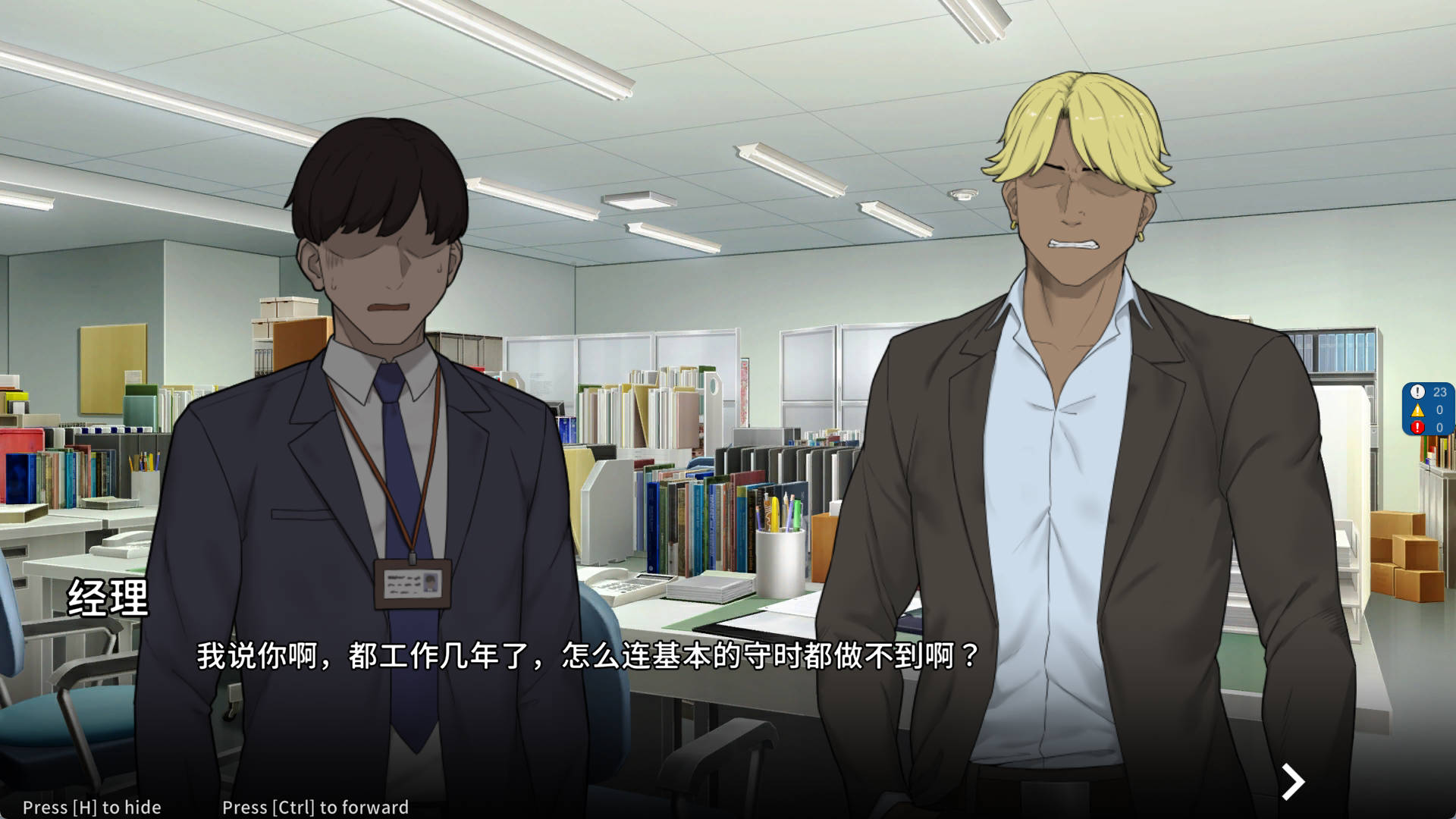The image size is (1456, 819).
Task: Click the red alert exclamation icon
Action: click(x=1417, y=426)
